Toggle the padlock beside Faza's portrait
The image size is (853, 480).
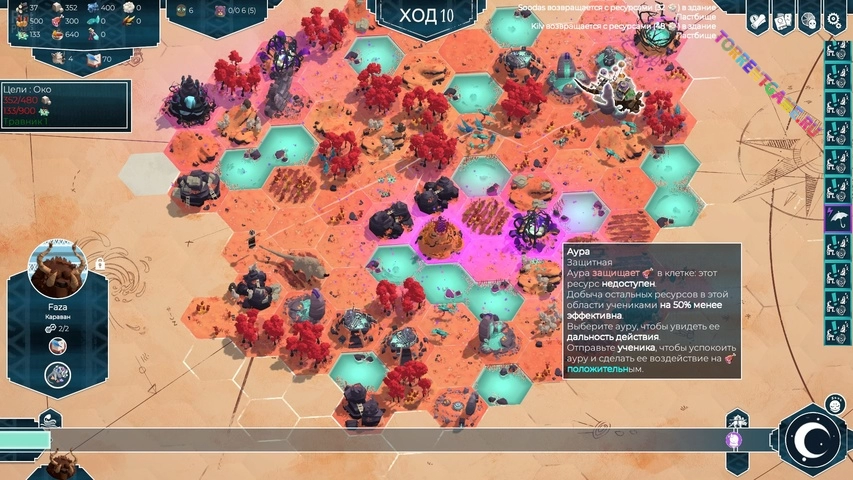click(x=100, y=264)
